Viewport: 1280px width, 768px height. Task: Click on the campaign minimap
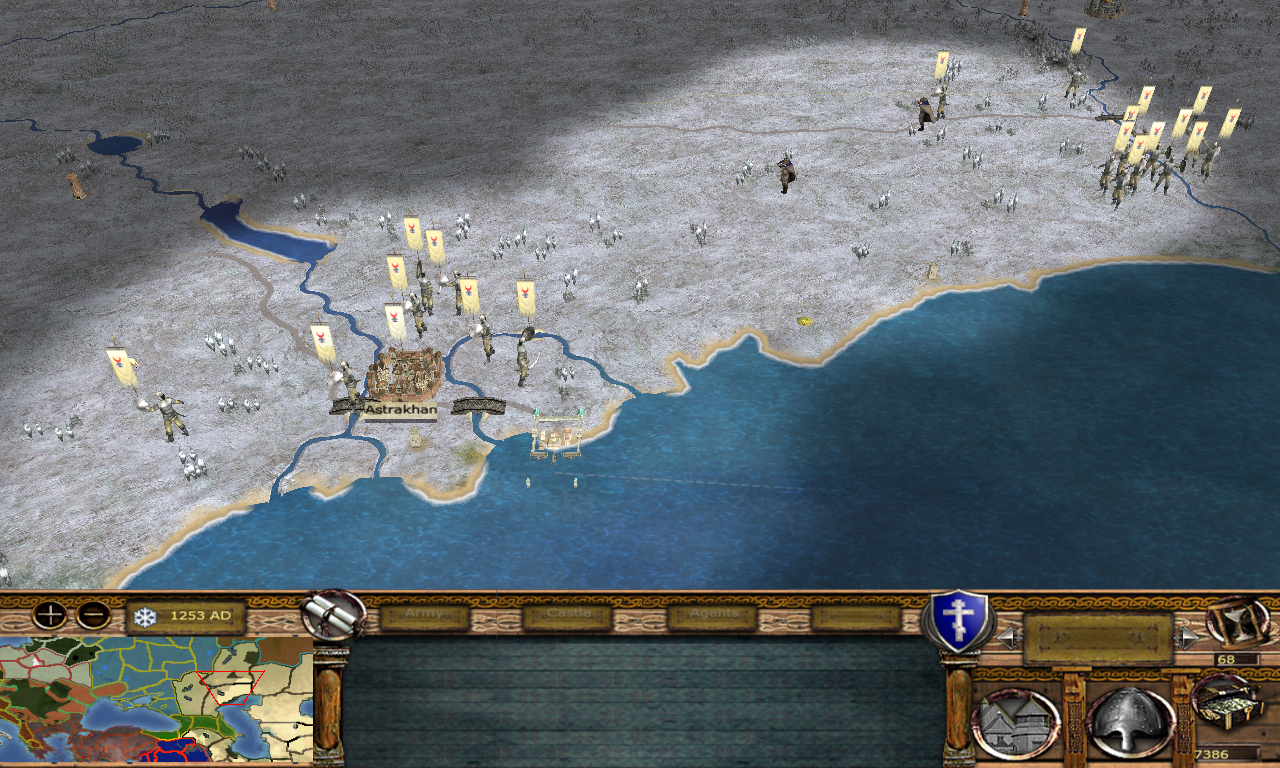157,699
